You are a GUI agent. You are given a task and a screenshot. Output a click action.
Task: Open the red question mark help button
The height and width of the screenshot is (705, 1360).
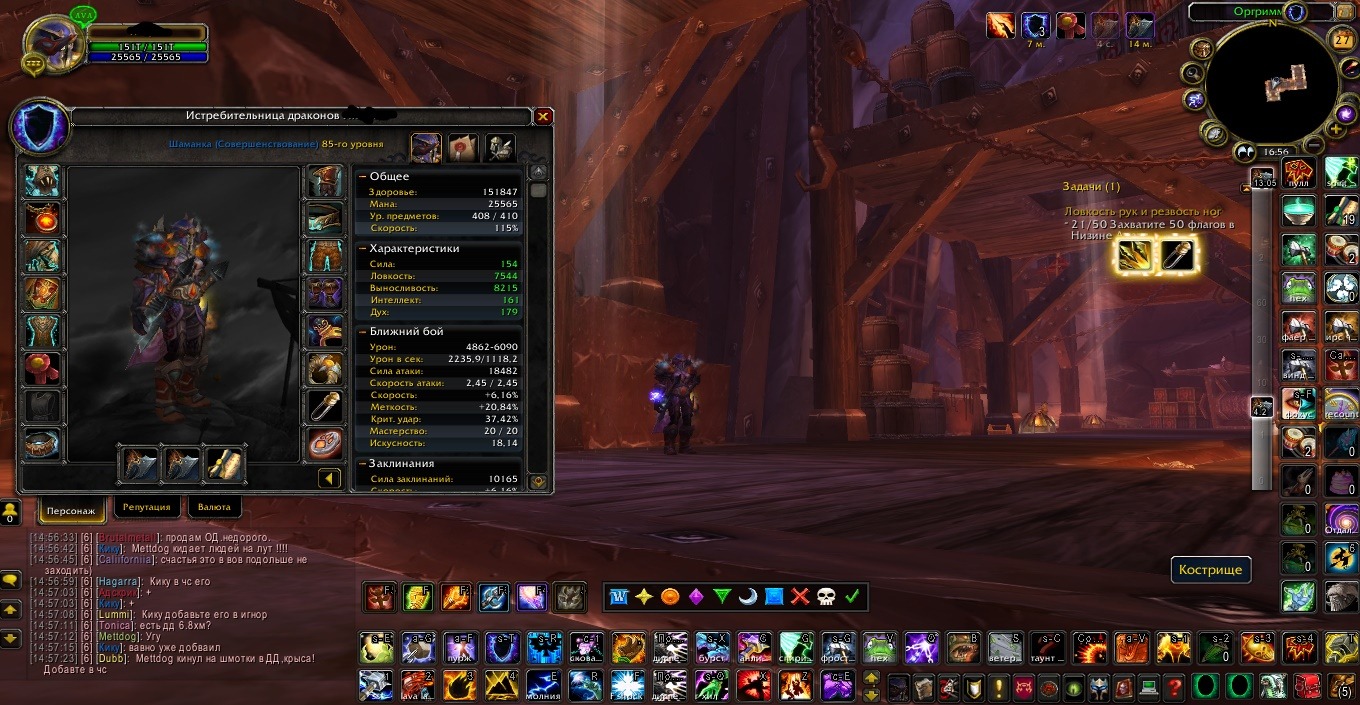pos(1174,687)
